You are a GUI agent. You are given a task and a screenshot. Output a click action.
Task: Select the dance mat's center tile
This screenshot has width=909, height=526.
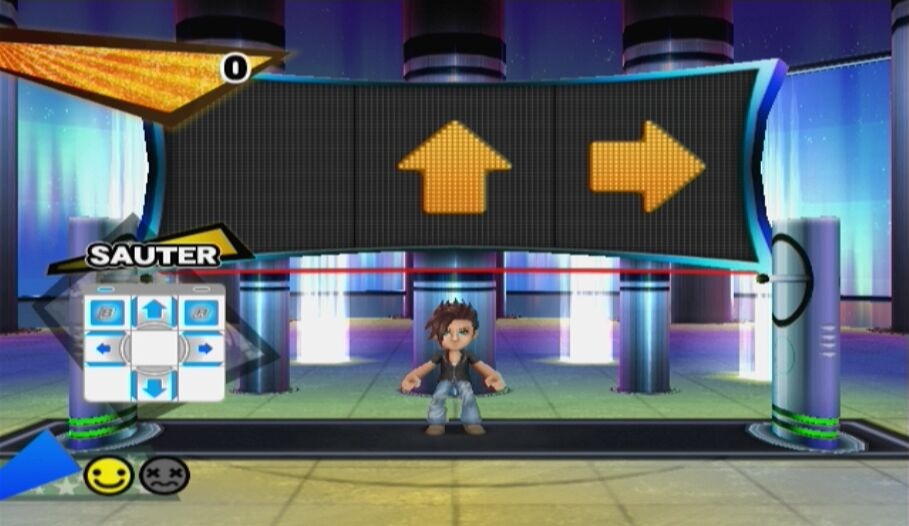(x=153, y=349)
